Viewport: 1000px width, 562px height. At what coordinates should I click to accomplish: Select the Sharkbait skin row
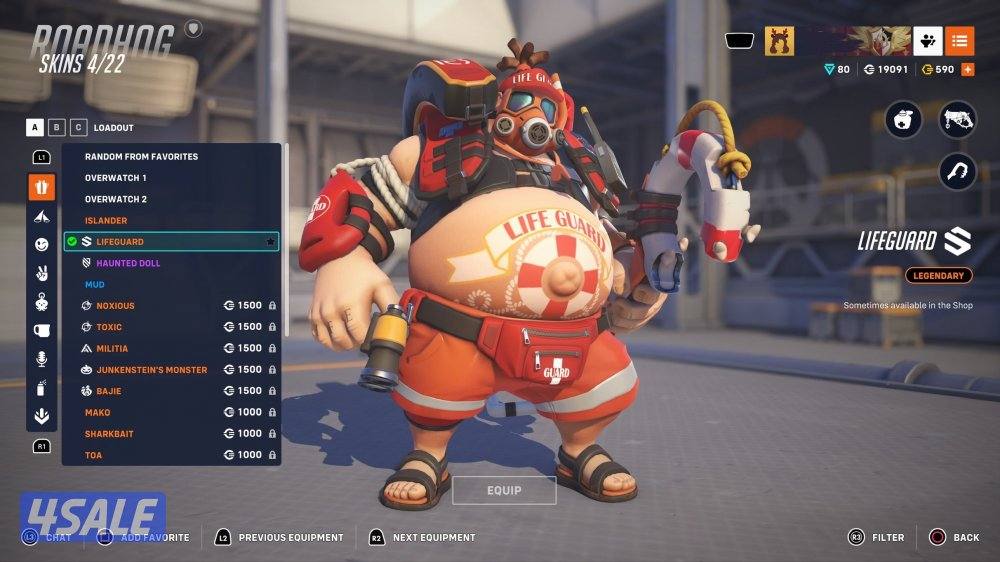[x=109, y=434]
